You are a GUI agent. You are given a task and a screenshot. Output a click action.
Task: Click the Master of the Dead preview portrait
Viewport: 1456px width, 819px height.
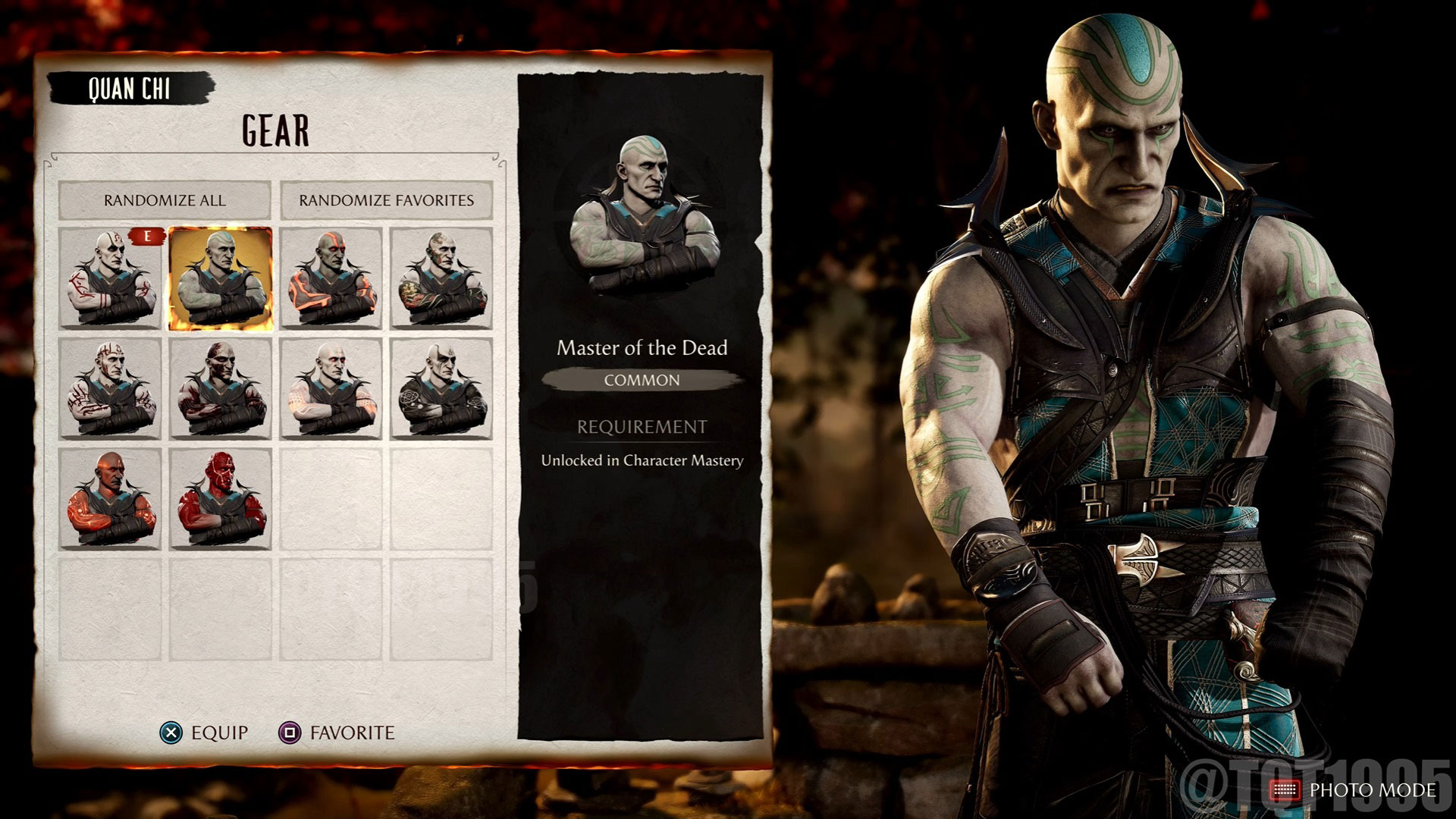(x=648, y=212)
